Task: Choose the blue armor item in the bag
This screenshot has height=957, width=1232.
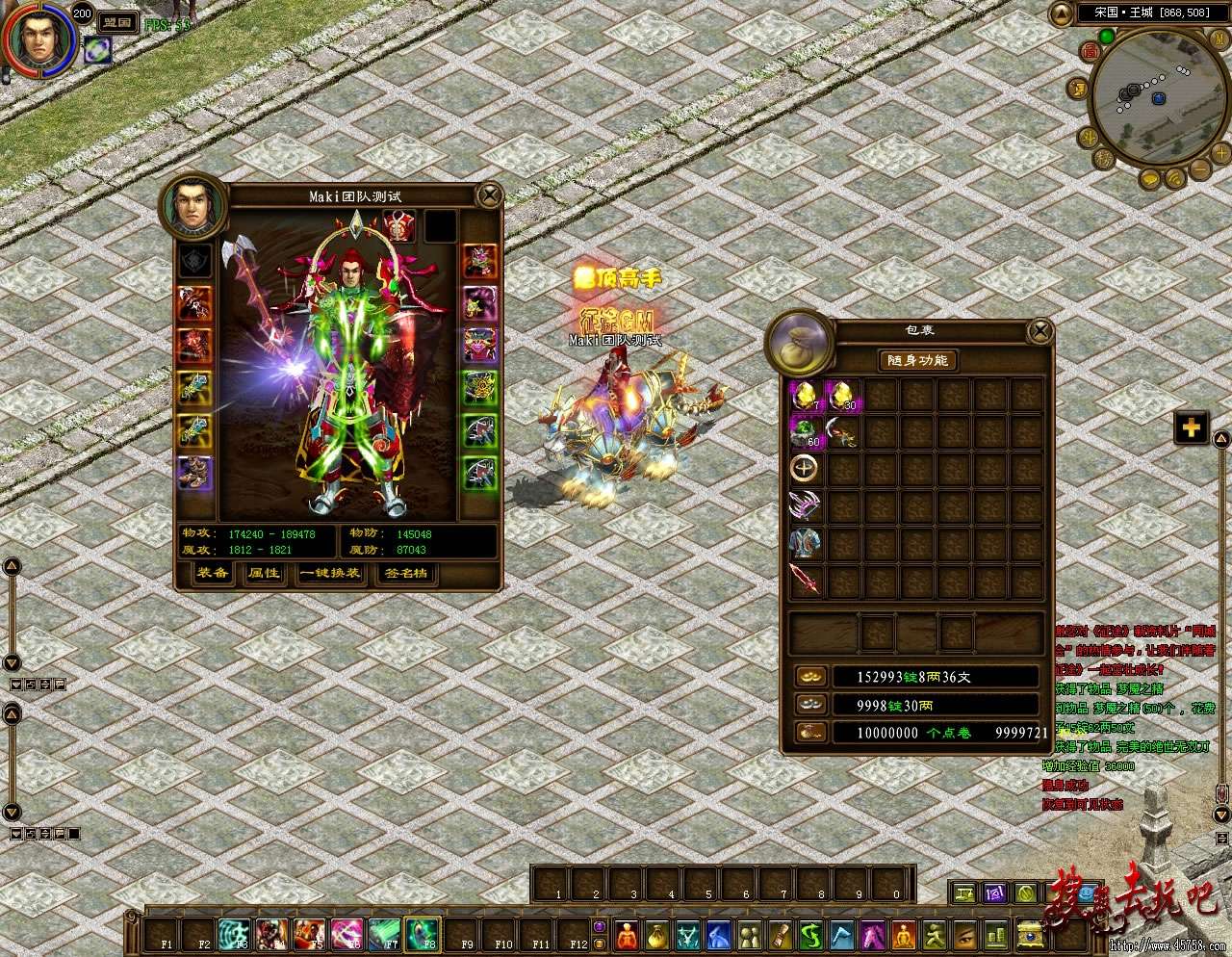Action: point(806,543)
